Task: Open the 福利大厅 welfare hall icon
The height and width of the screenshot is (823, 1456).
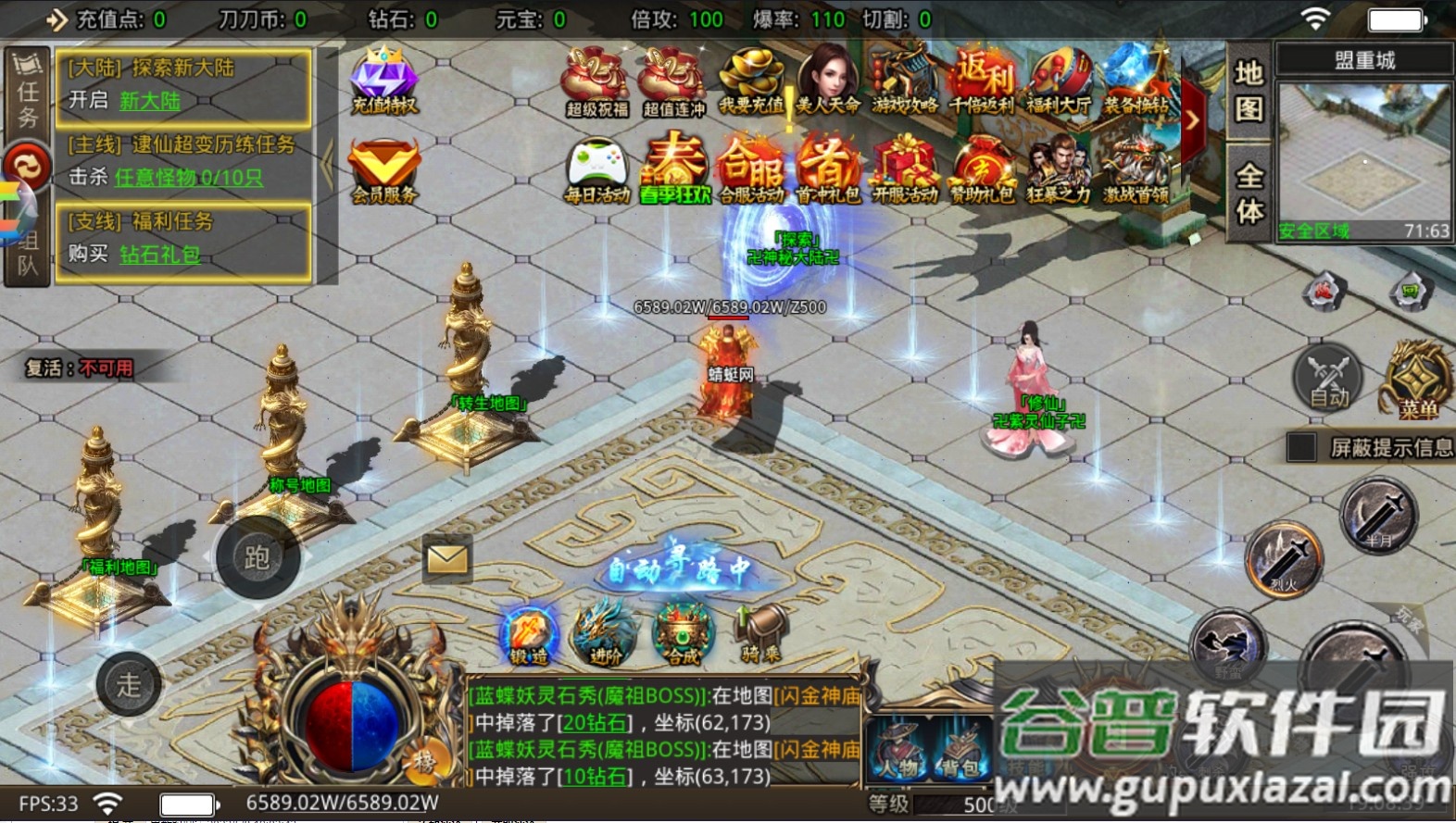Action: 1059,81
